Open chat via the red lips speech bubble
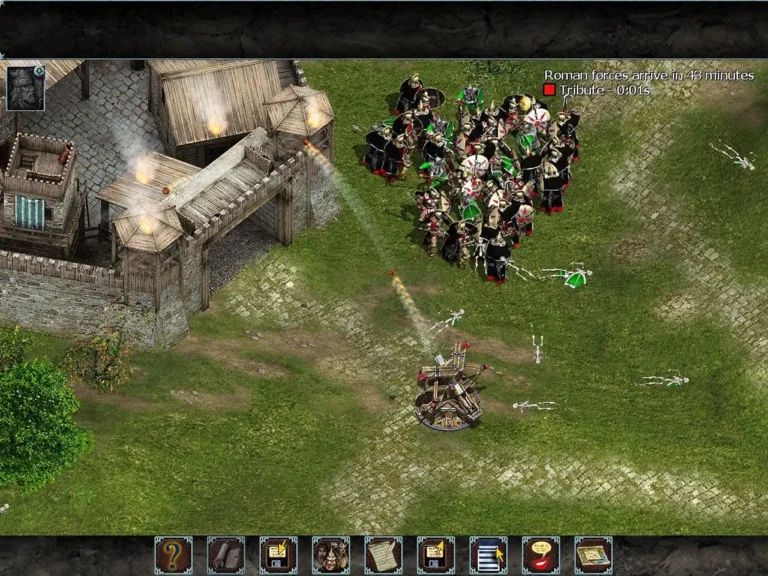Screen dimensions: 768x576 coord(541,555)
